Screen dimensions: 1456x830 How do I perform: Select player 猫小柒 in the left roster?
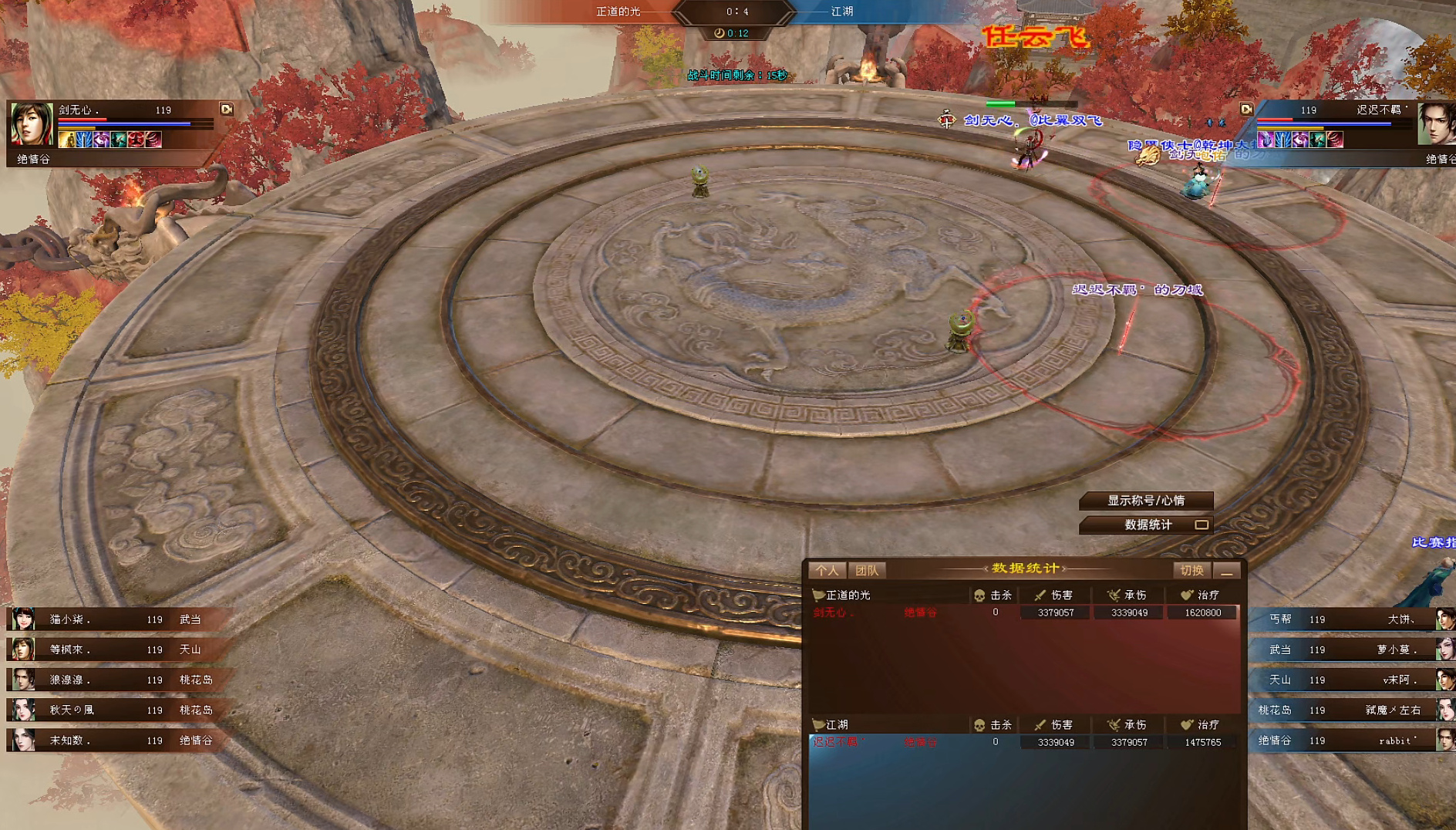116,619
